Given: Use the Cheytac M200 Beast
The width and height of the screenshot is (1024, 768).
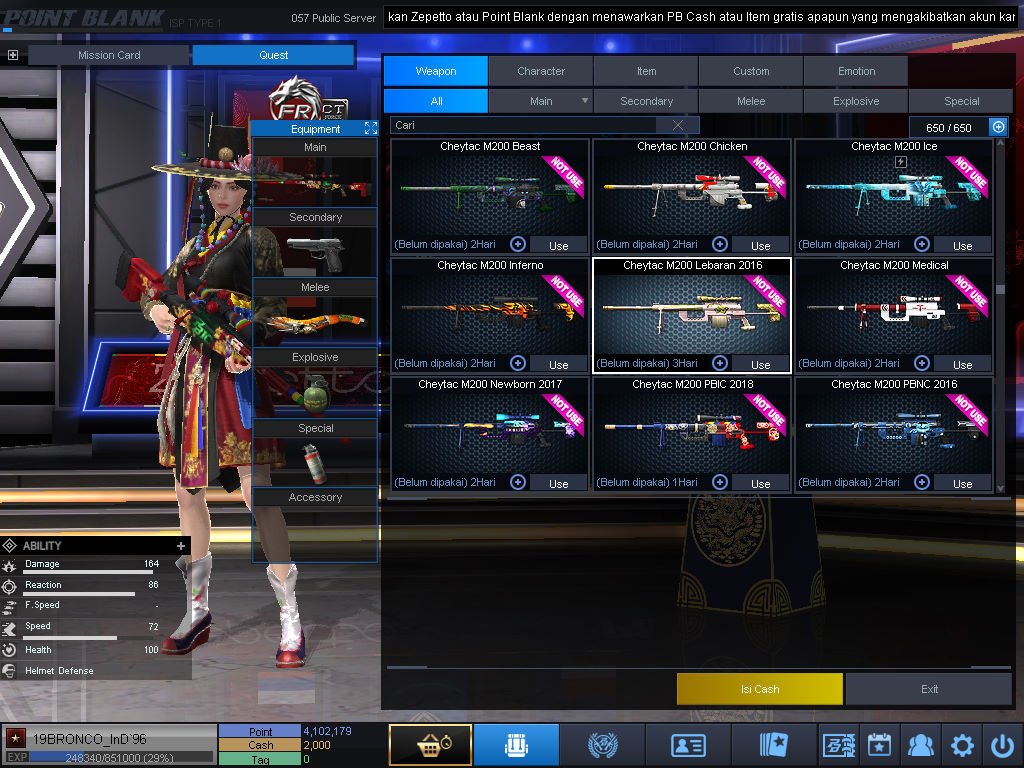Looking at the screenshot, I should (558, 245).
